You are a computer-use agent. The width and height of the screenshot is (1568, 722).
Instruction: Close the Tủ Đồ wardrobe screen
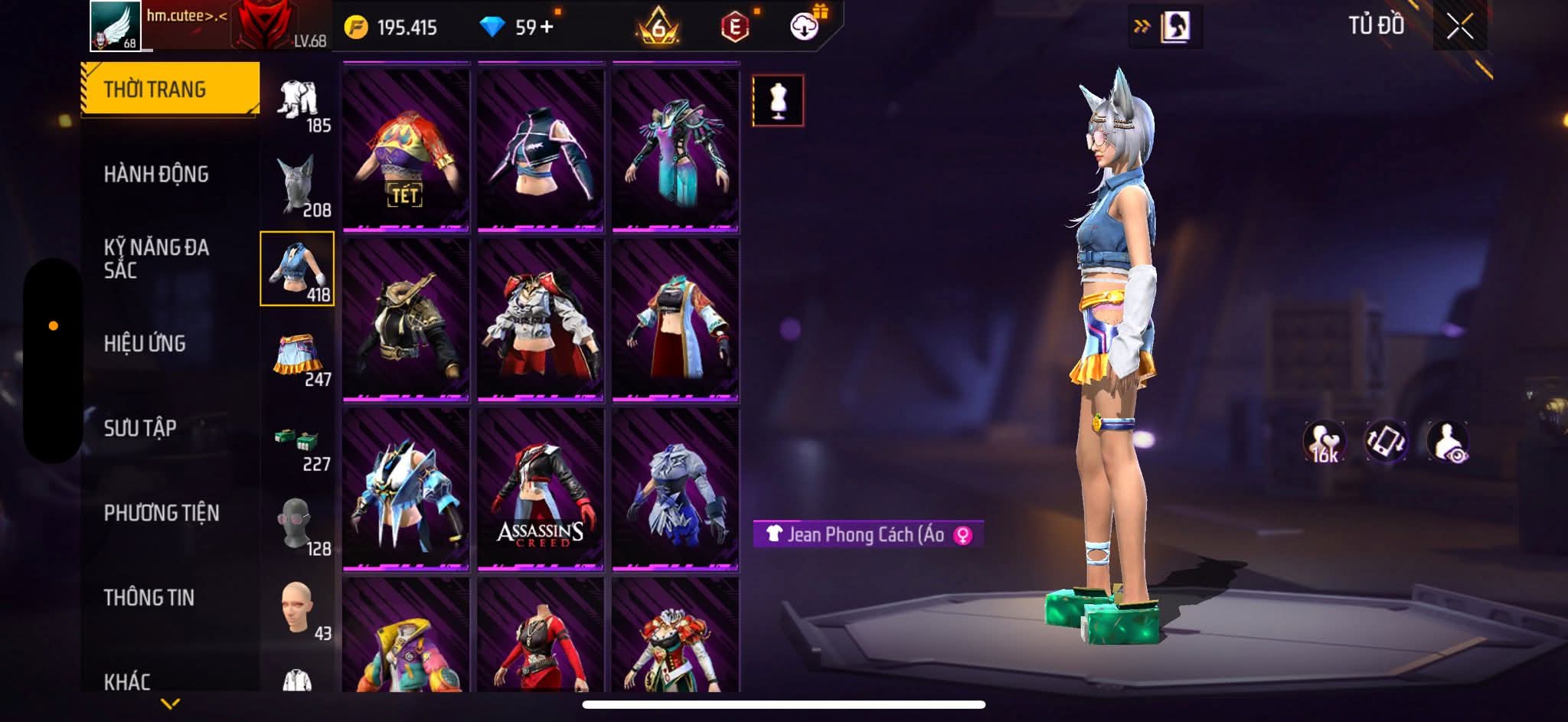pos(1459,28)
